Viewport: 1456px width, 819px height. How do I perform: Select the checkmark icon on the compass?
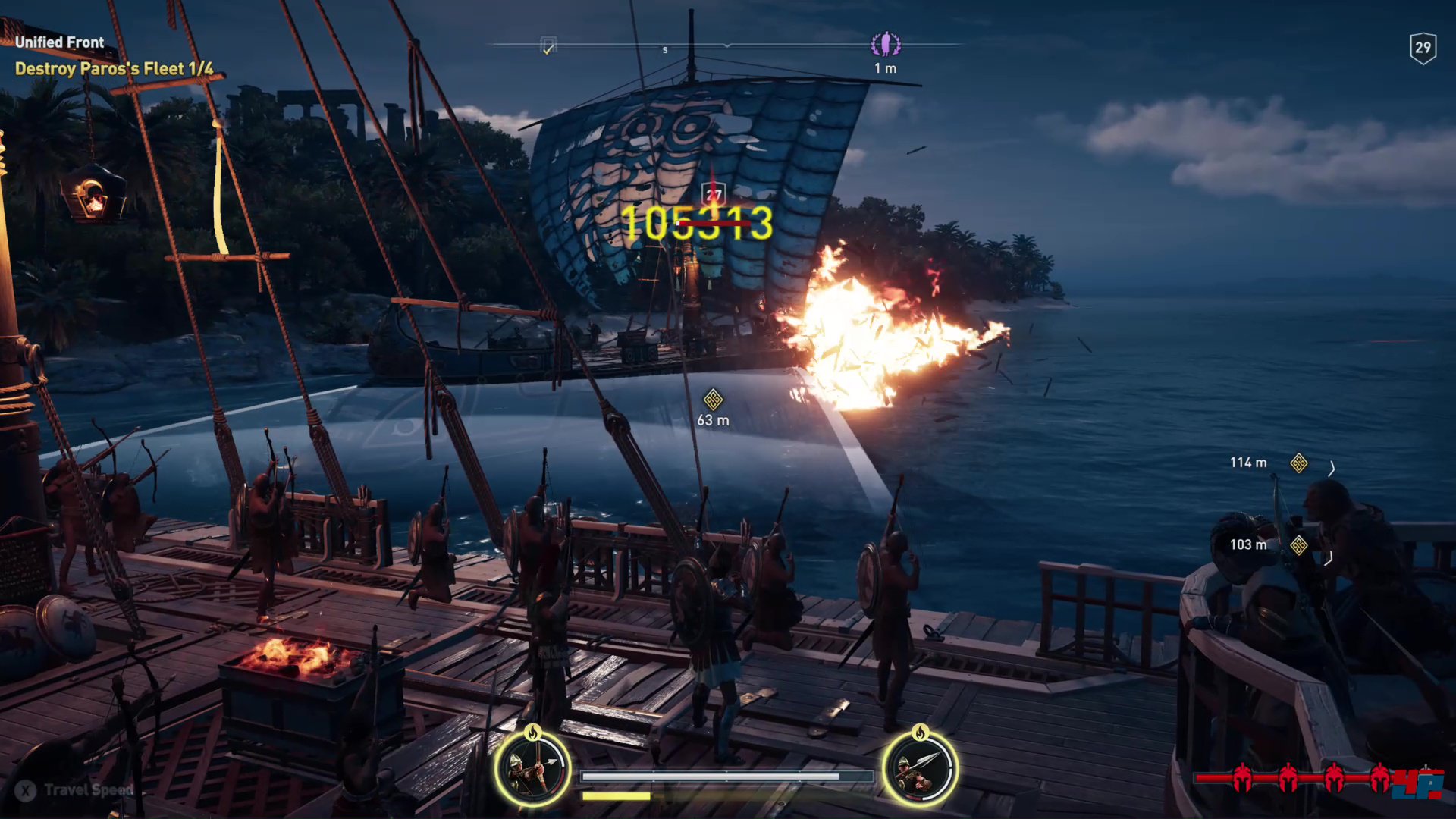(x=548, y=46)
